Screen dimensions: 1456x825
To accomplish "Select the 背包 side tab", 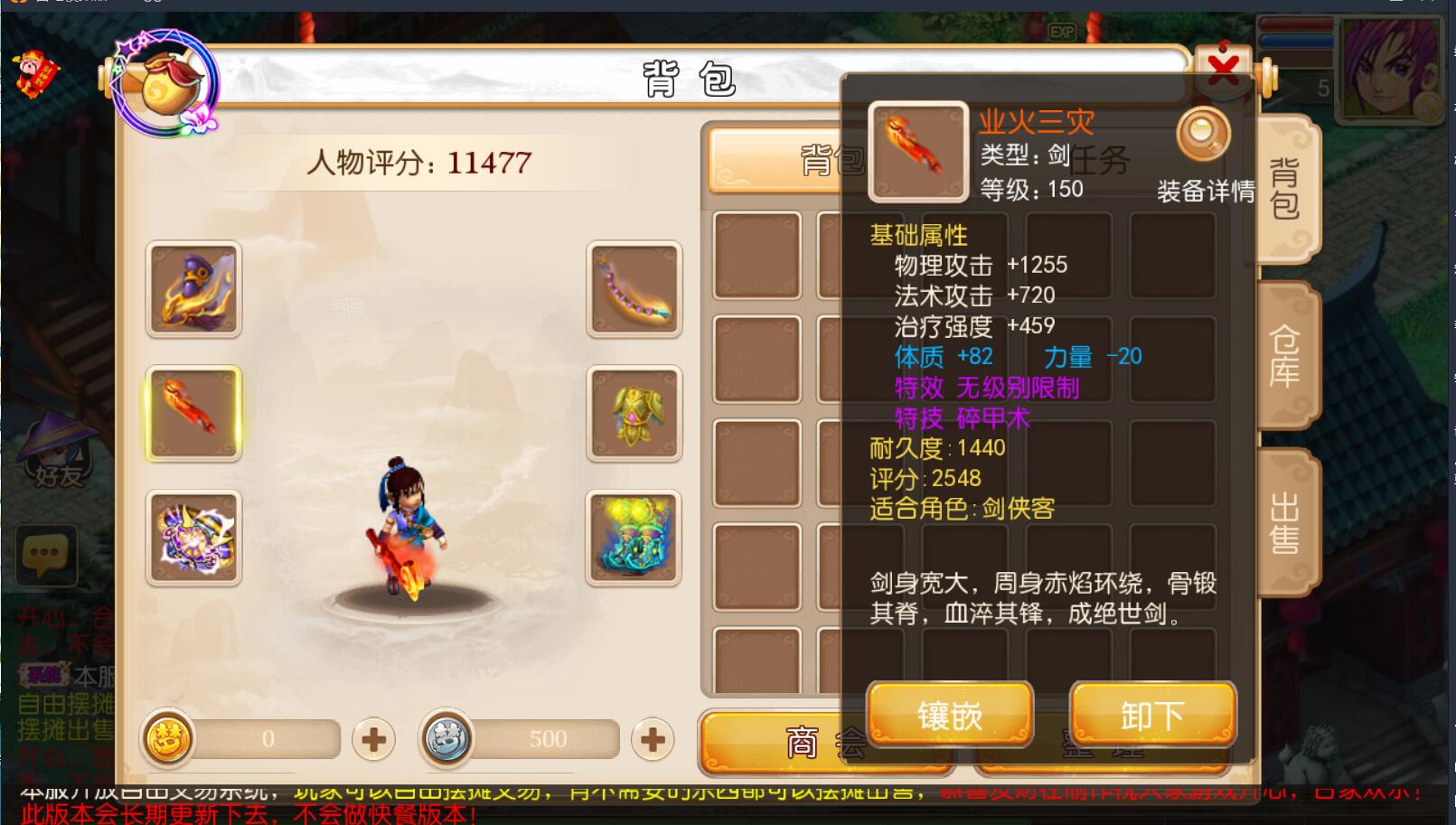I will tap(1284, 190).
